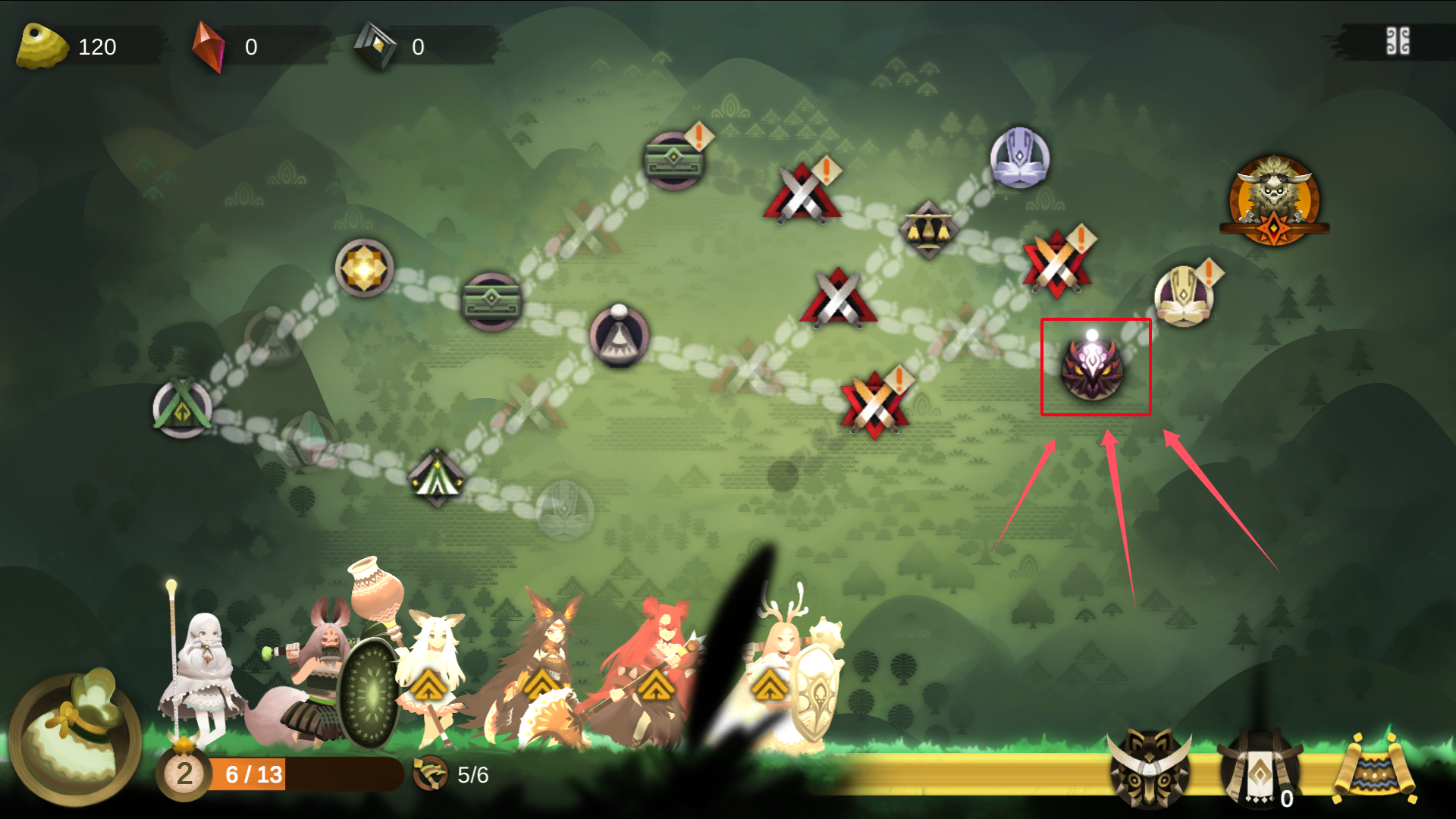Choose the green crossed-swords battle node

pyautogui.click(x=183, y=409)
